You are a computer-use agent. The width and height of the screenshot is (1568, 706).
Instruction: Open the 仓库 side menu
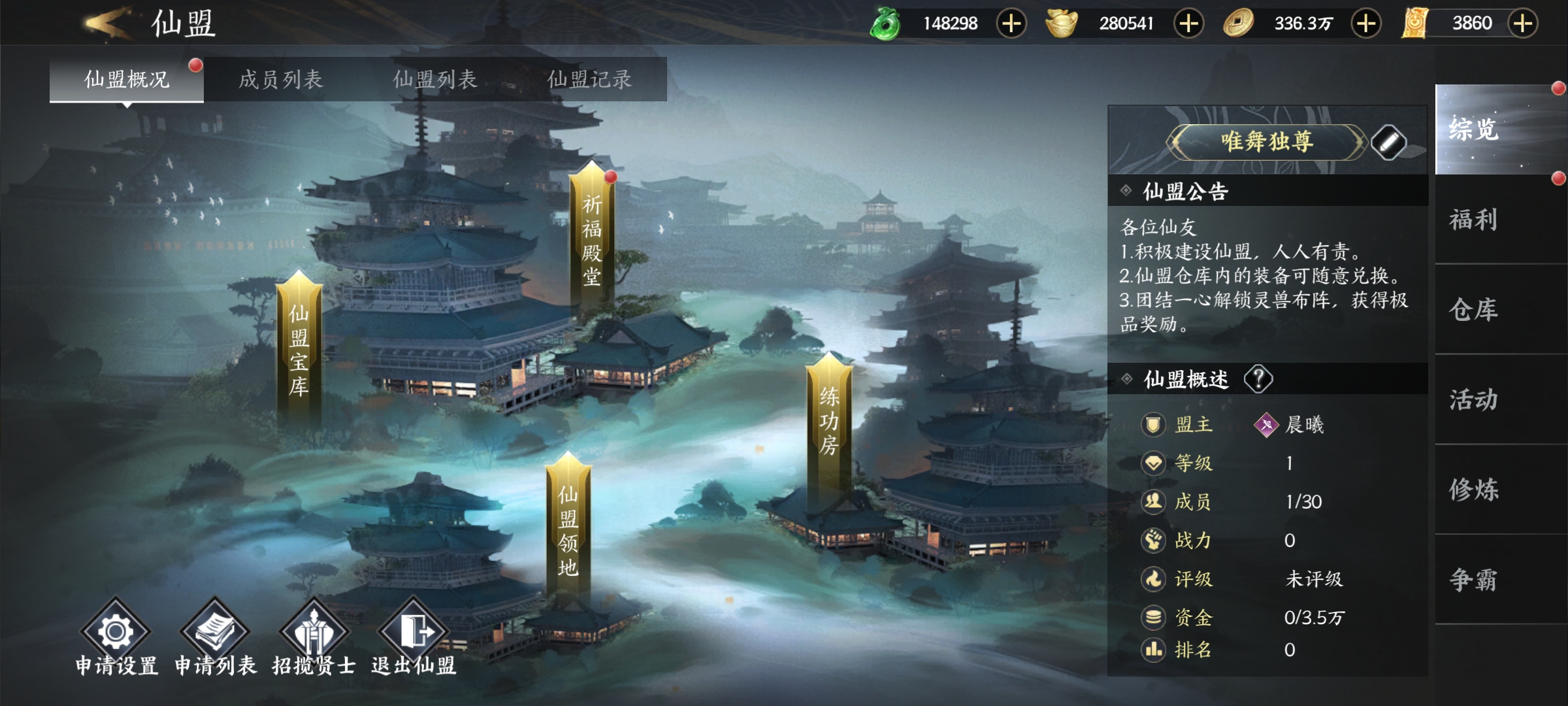tap(1474, 310)
